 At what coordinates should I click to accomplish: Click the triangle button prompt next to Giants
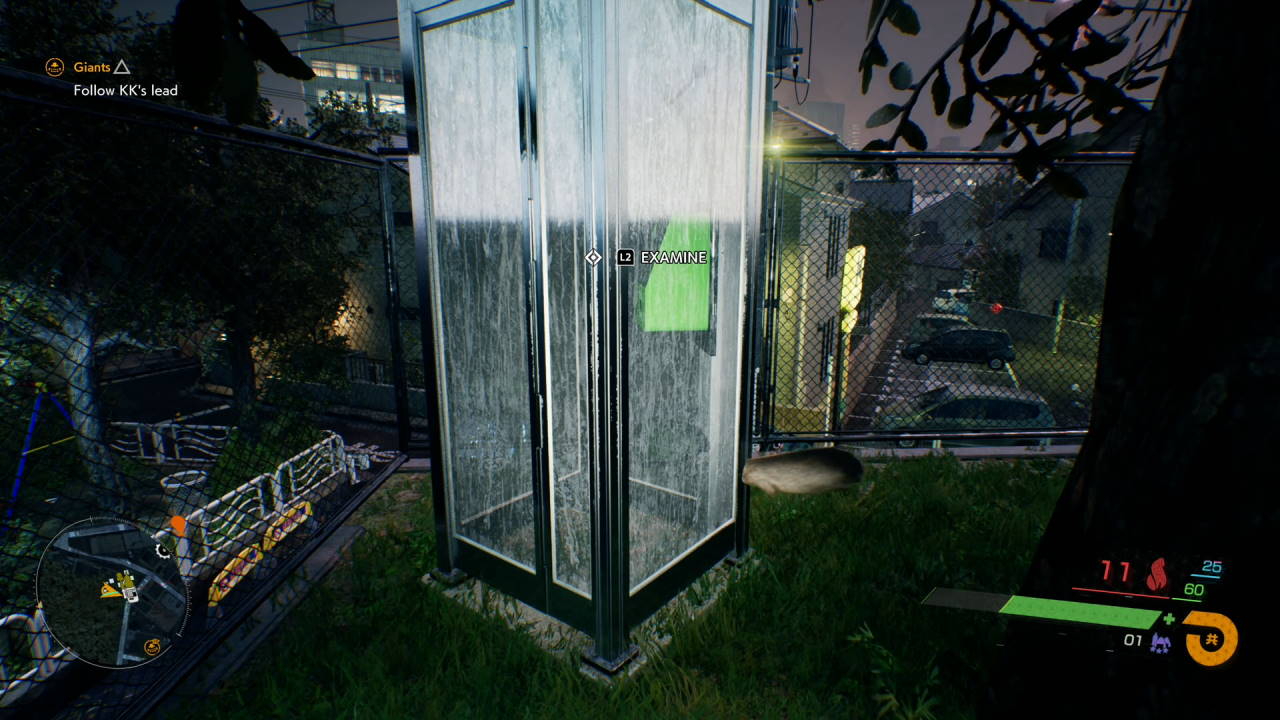pos(121,66)
